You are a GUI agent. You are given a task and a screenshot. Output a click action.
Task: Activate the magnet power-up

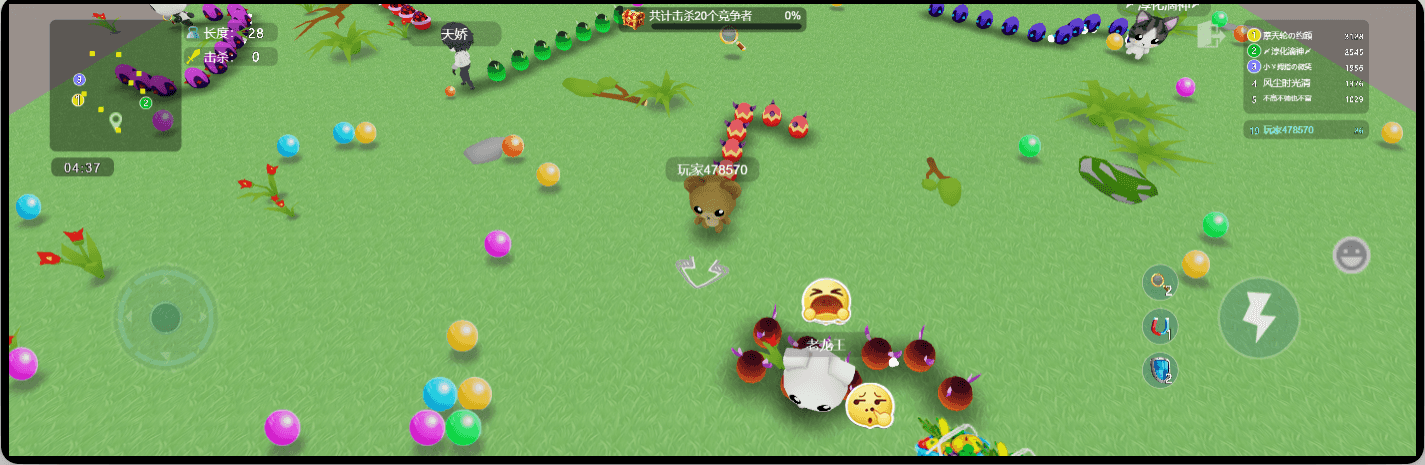click(1159, 327)
